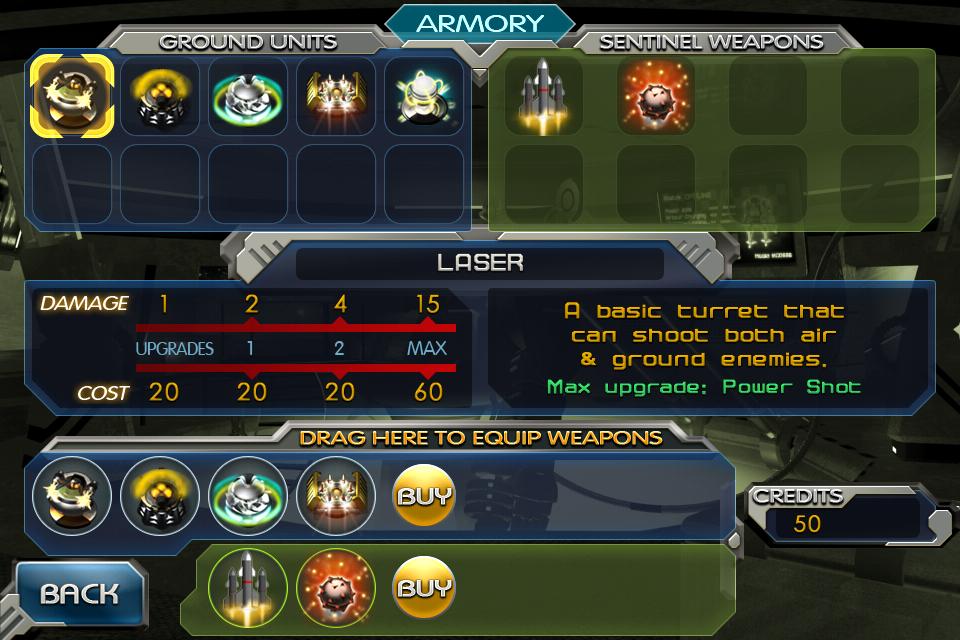This screenshot has width=960, height=640.
Task: Buy a sentinel weapon slot in green bar
Action: pyautogui.click(x=424, y=587)
